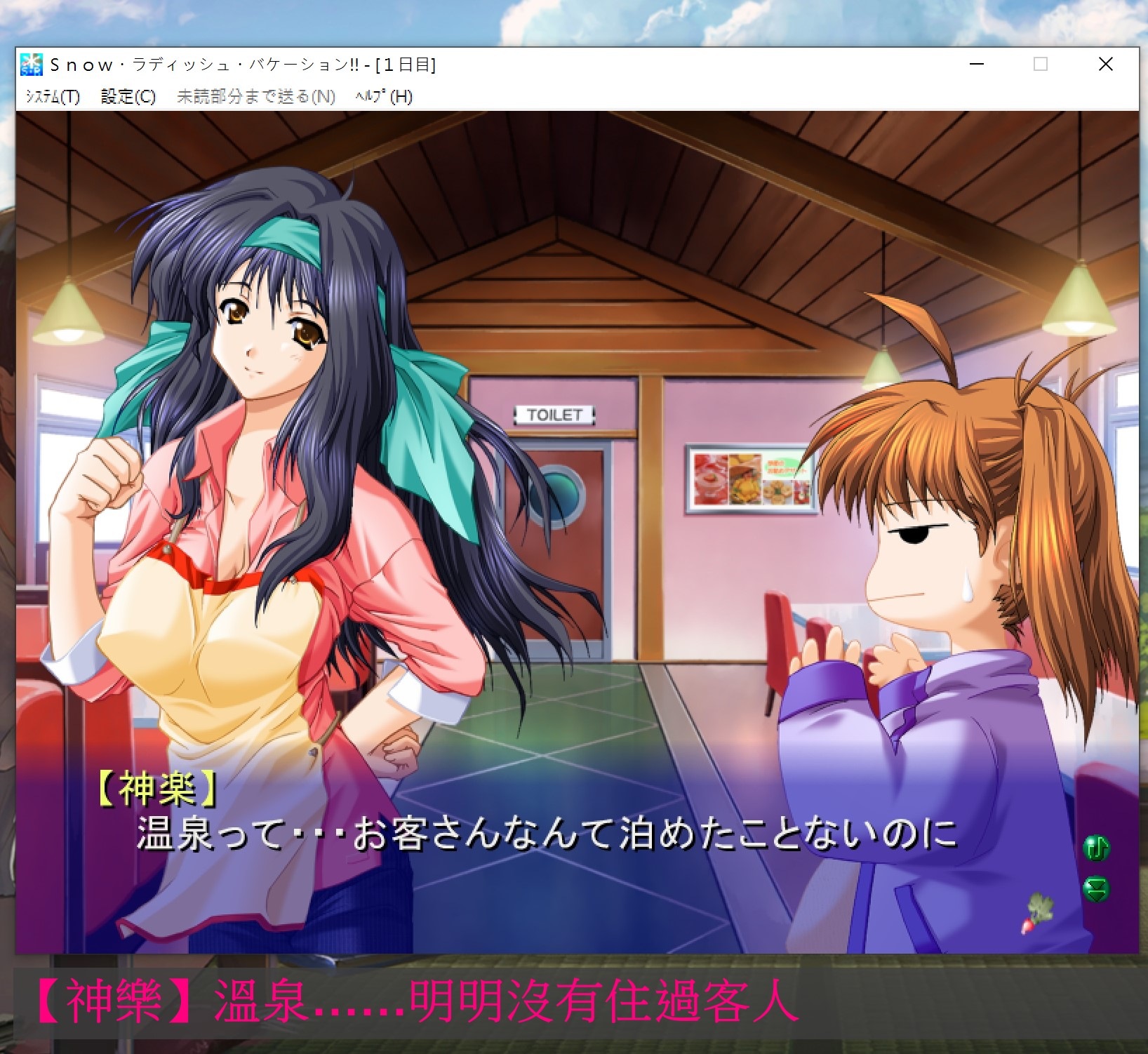Minimize the game window
Screen dimensions: 1148x1054
pyautogui.click(x=976, y=65)
